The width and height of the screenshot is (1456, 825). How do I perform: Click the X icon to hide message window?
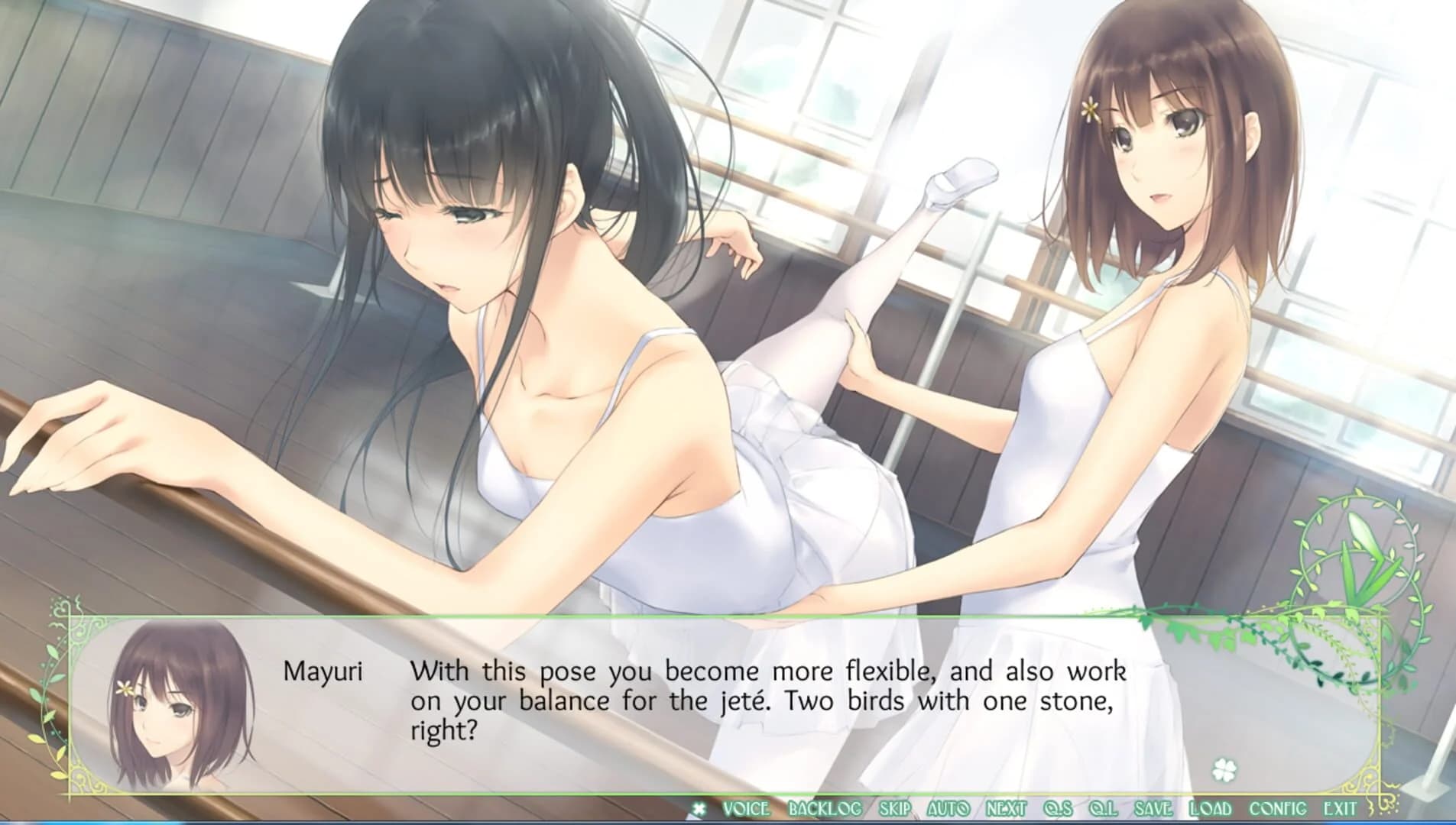[x=700, y=806]
